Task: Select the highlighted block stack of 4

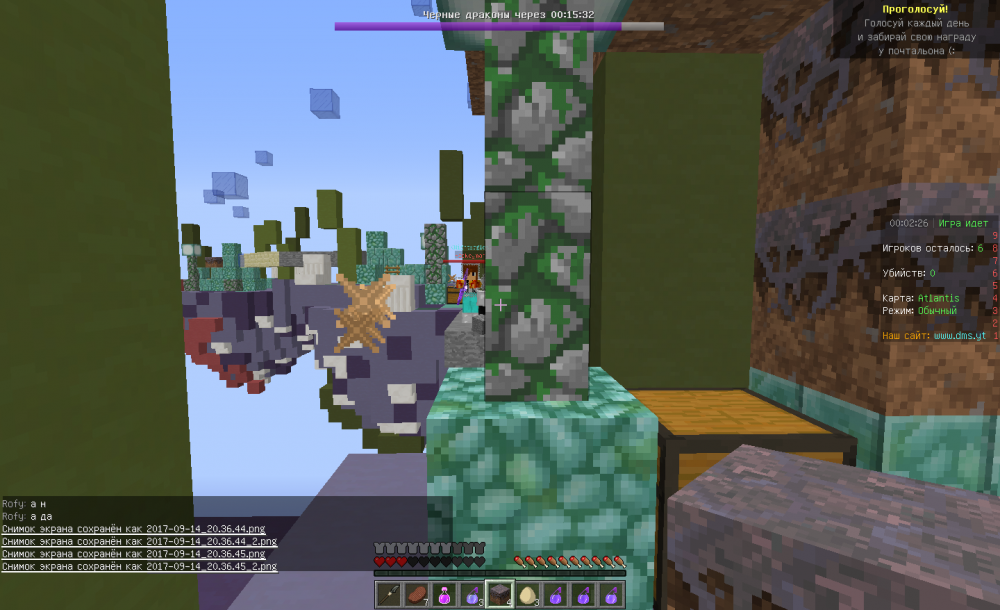Action: click(x=500, y=594)
